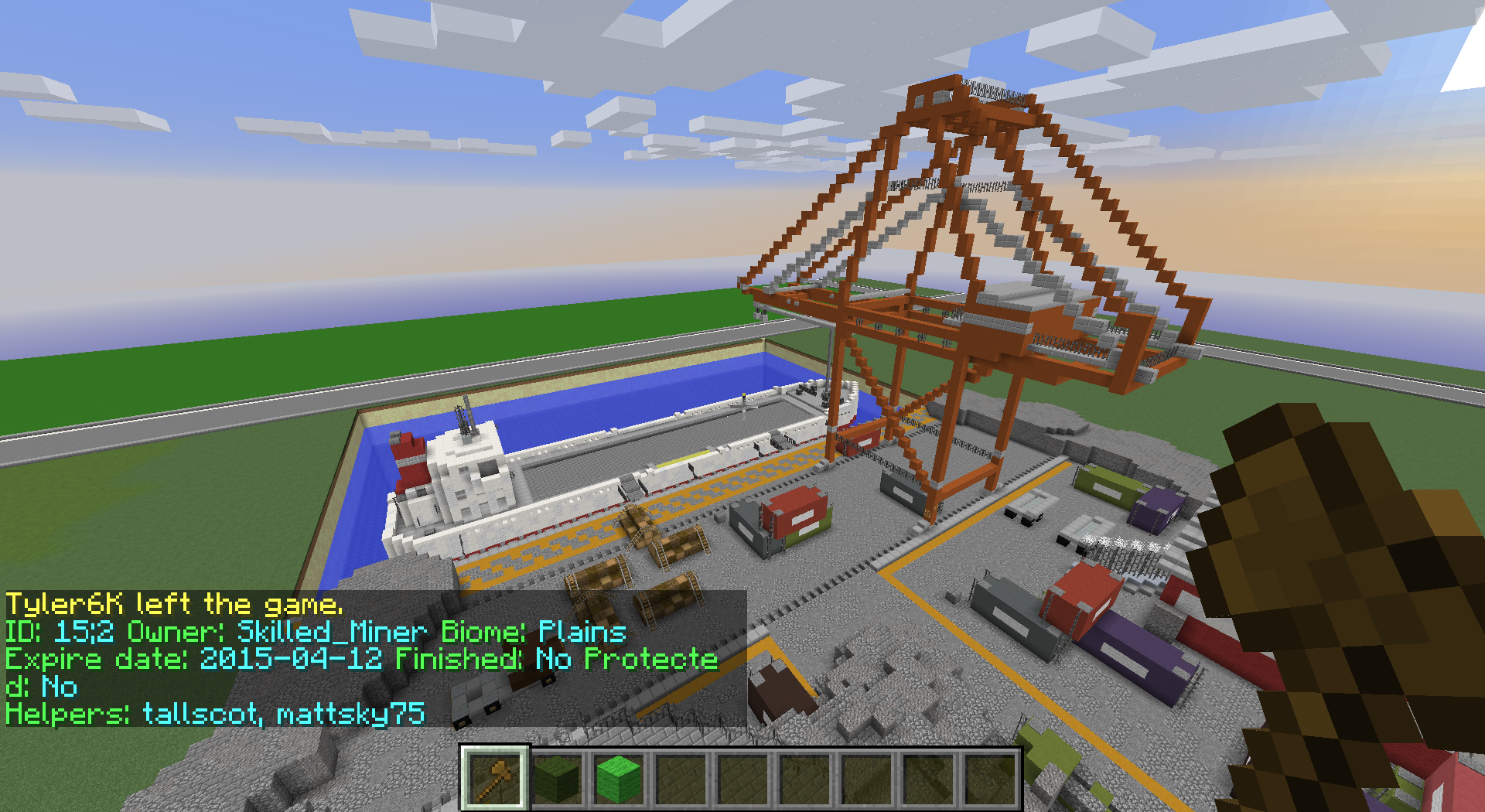
Task: Choose the dark green wool block slot
Action: 557,779
